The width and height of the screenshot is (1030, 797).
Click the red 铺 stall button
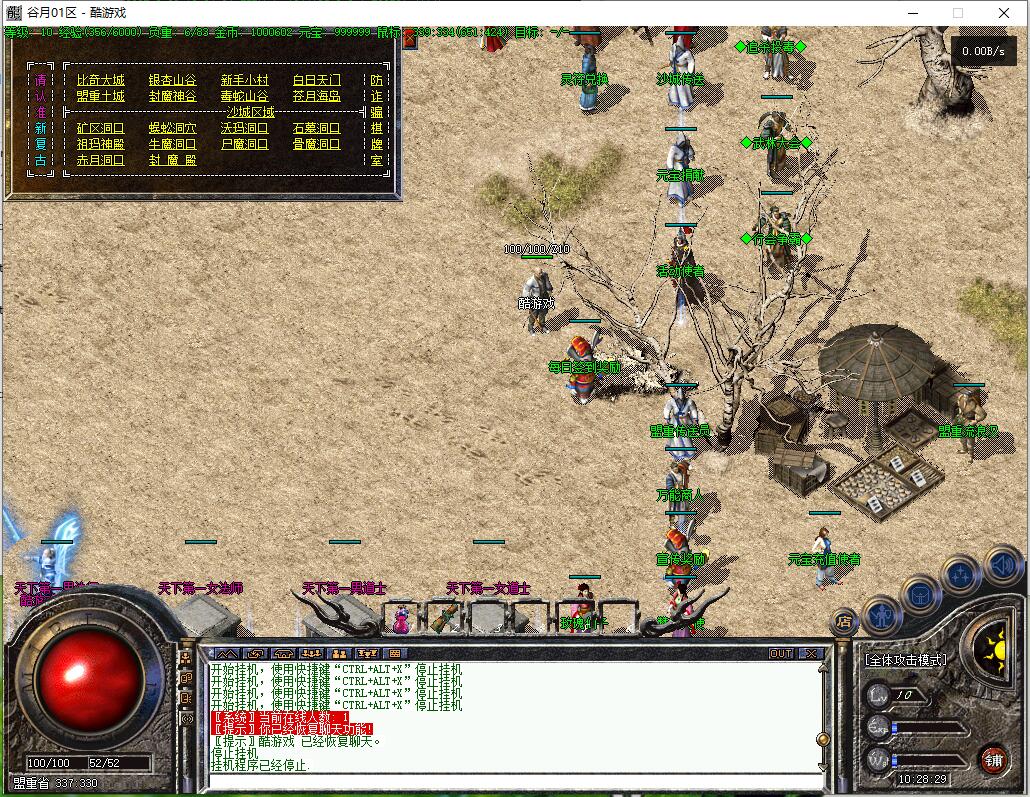pos(992,758)
